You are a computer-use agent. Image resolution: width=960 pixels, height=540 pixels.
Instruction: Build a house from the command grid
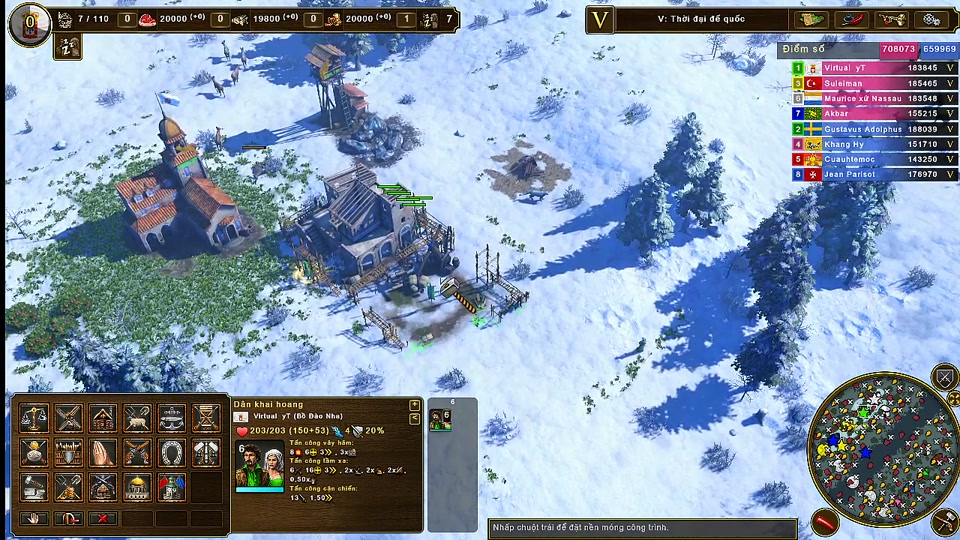click(x=103, y=417)
